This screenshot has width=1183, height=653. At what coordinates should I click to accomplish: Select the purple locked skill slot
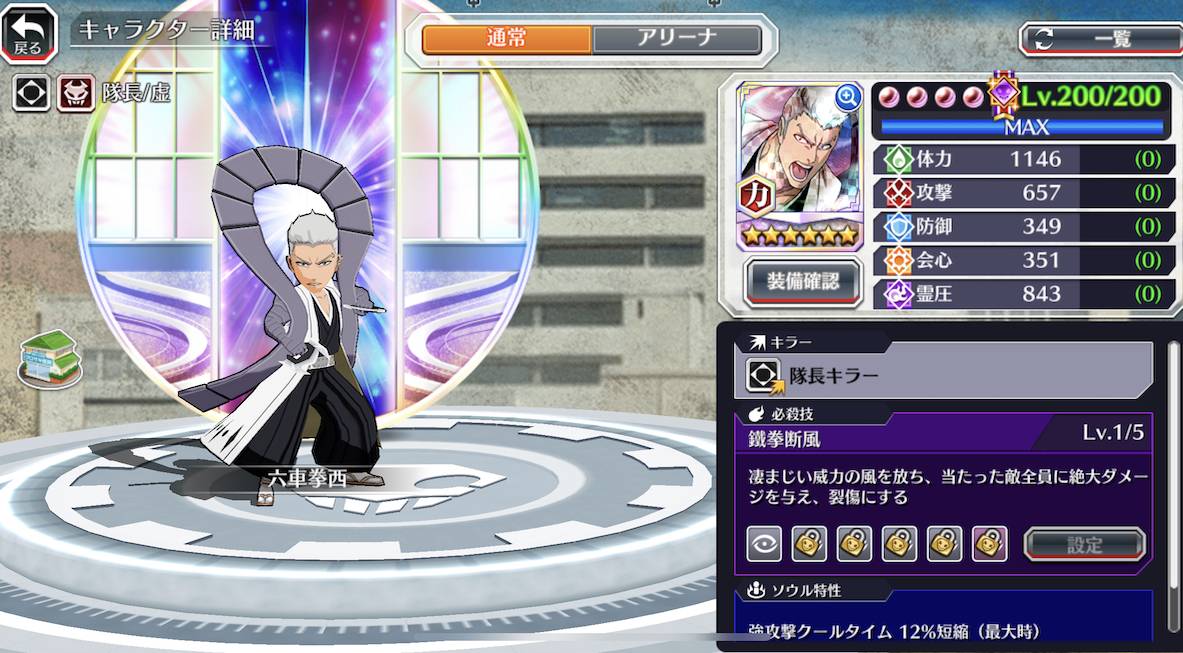tap(989, 544)
